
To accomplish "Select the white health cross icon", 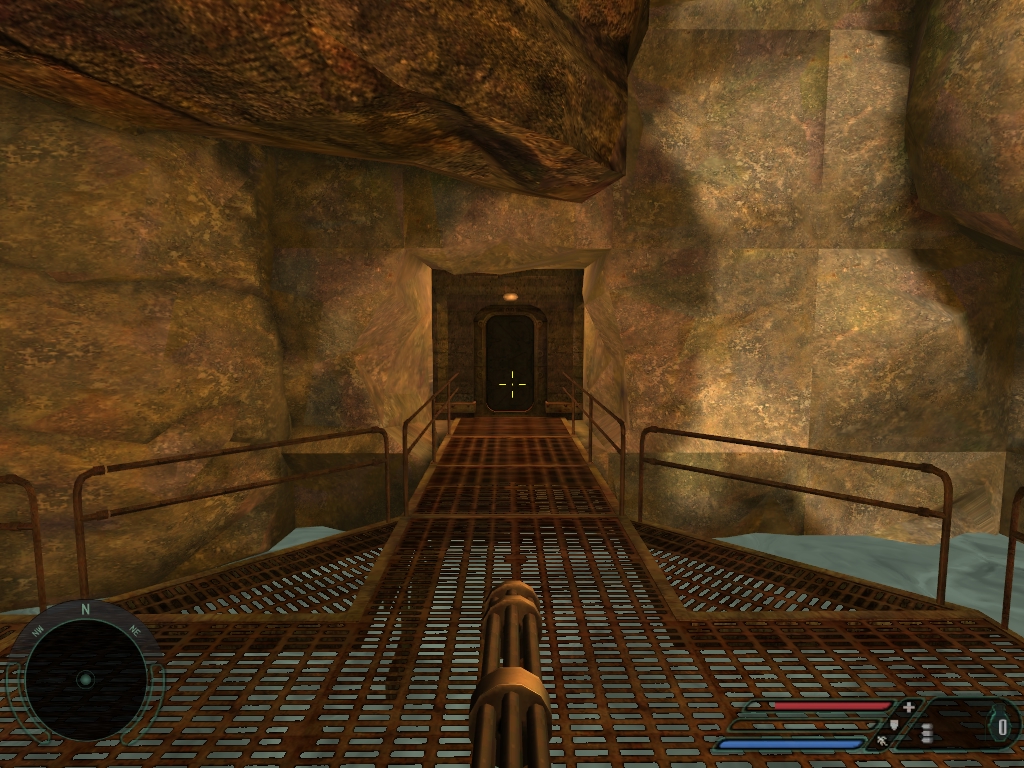I will [908, 707].
